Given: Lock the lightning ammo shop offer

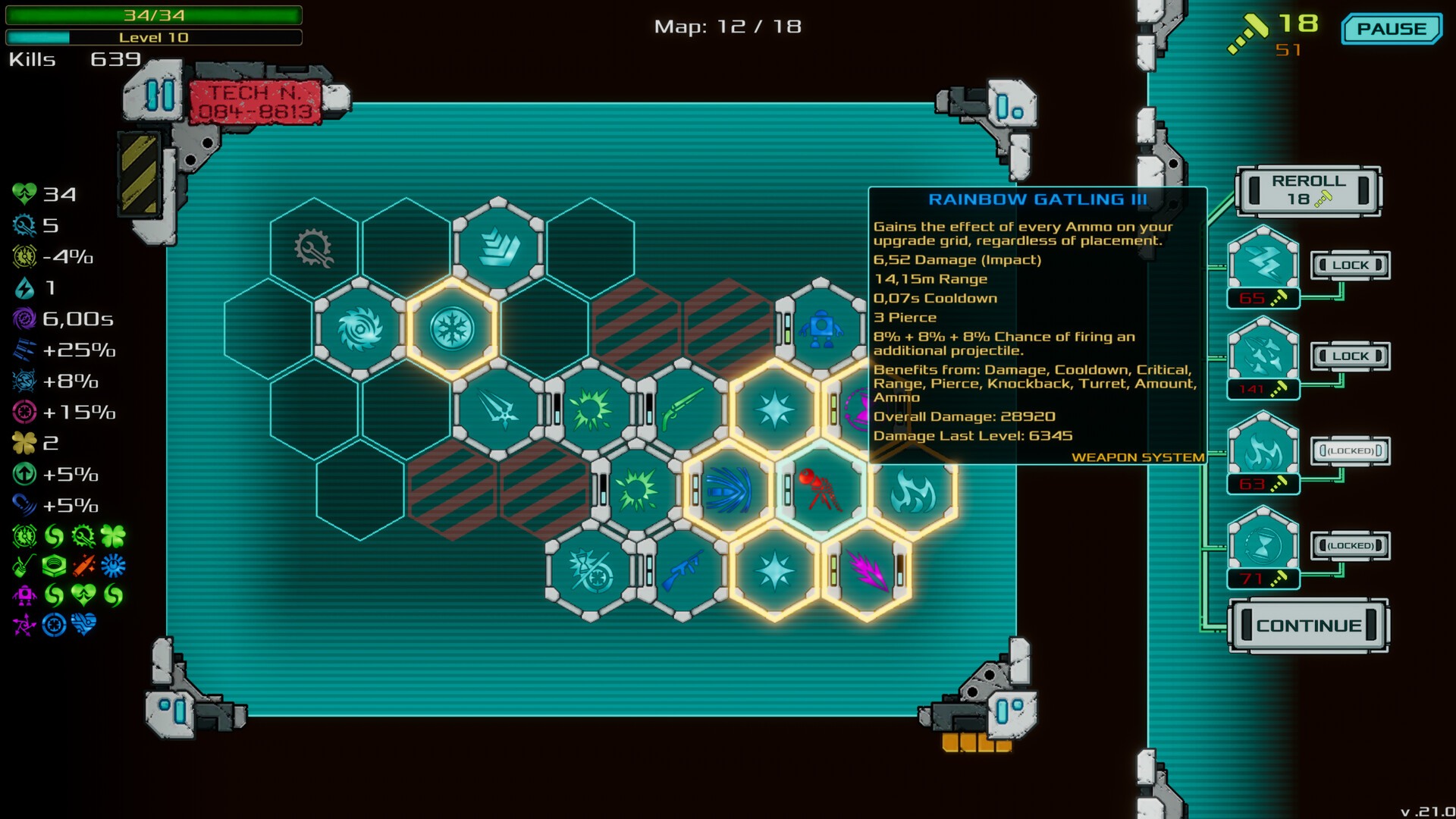Looking at the screenshot, I should point(1350,265).
